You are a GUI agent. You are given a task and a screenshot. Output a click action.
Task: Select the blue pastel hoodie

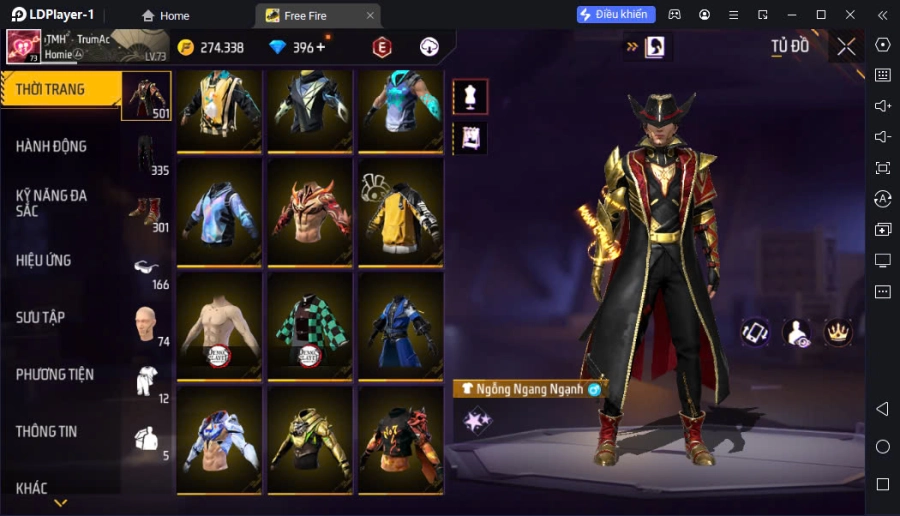coord(219,211)
